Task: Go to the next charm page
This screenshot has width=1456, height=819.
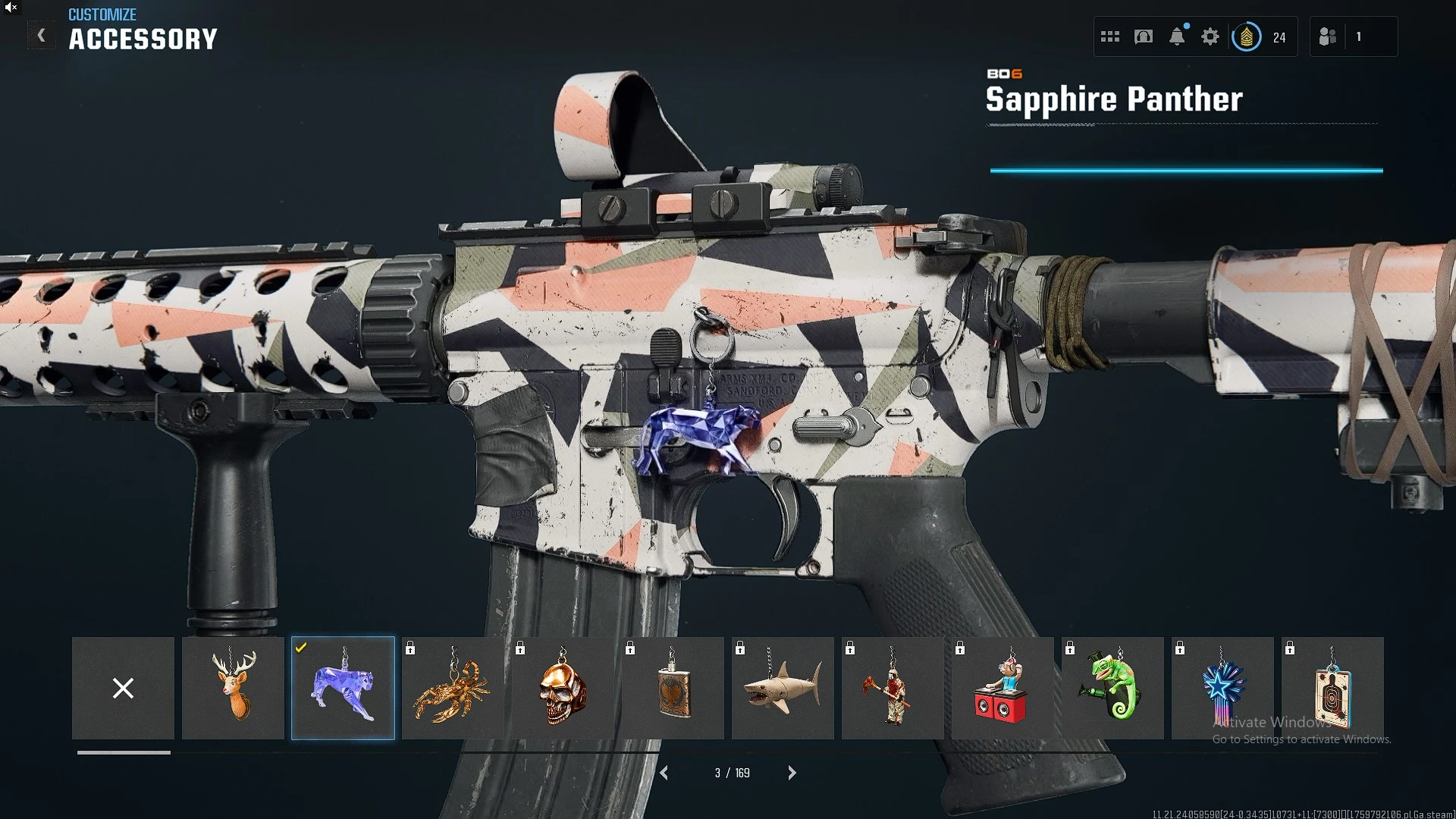Action: 792,773
